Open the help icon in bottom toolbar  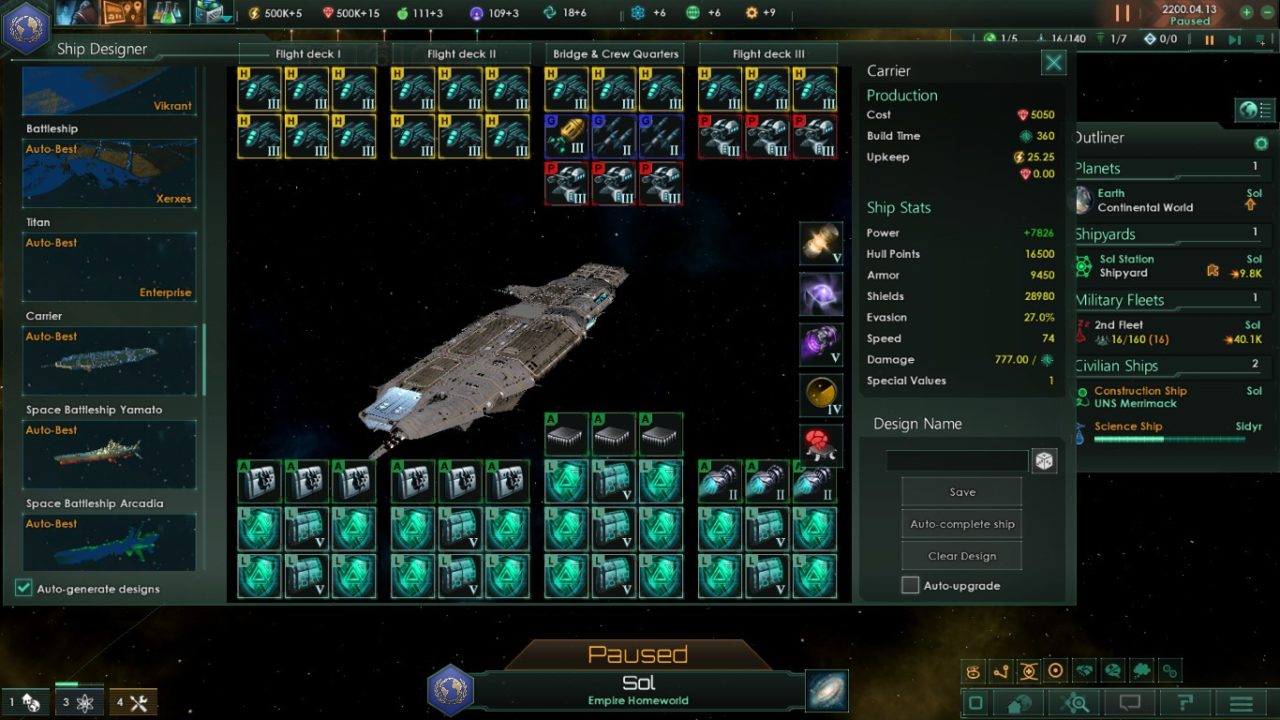[1185, 701]
